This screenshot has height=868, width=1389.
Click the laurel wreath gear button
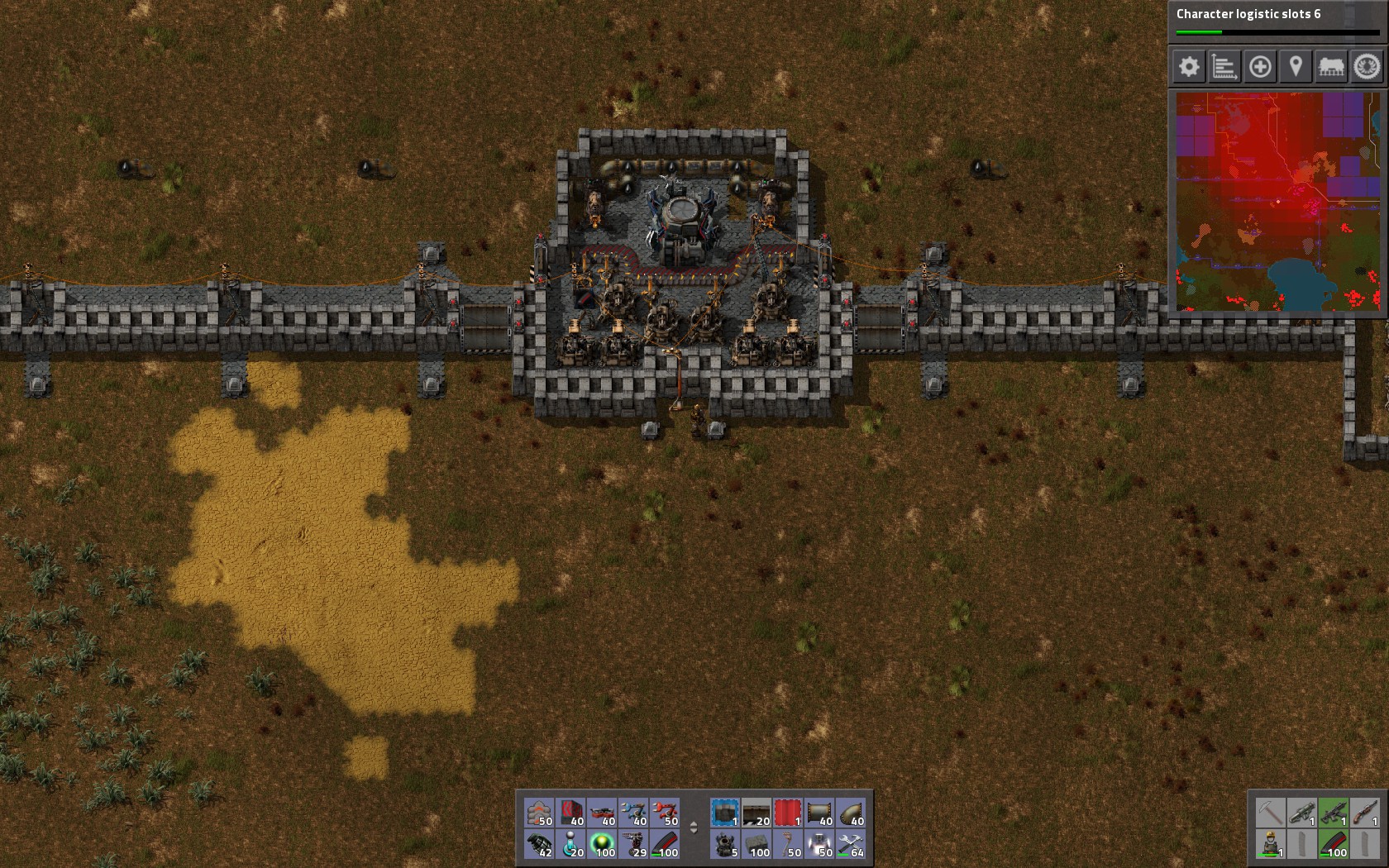(1367, 67)
